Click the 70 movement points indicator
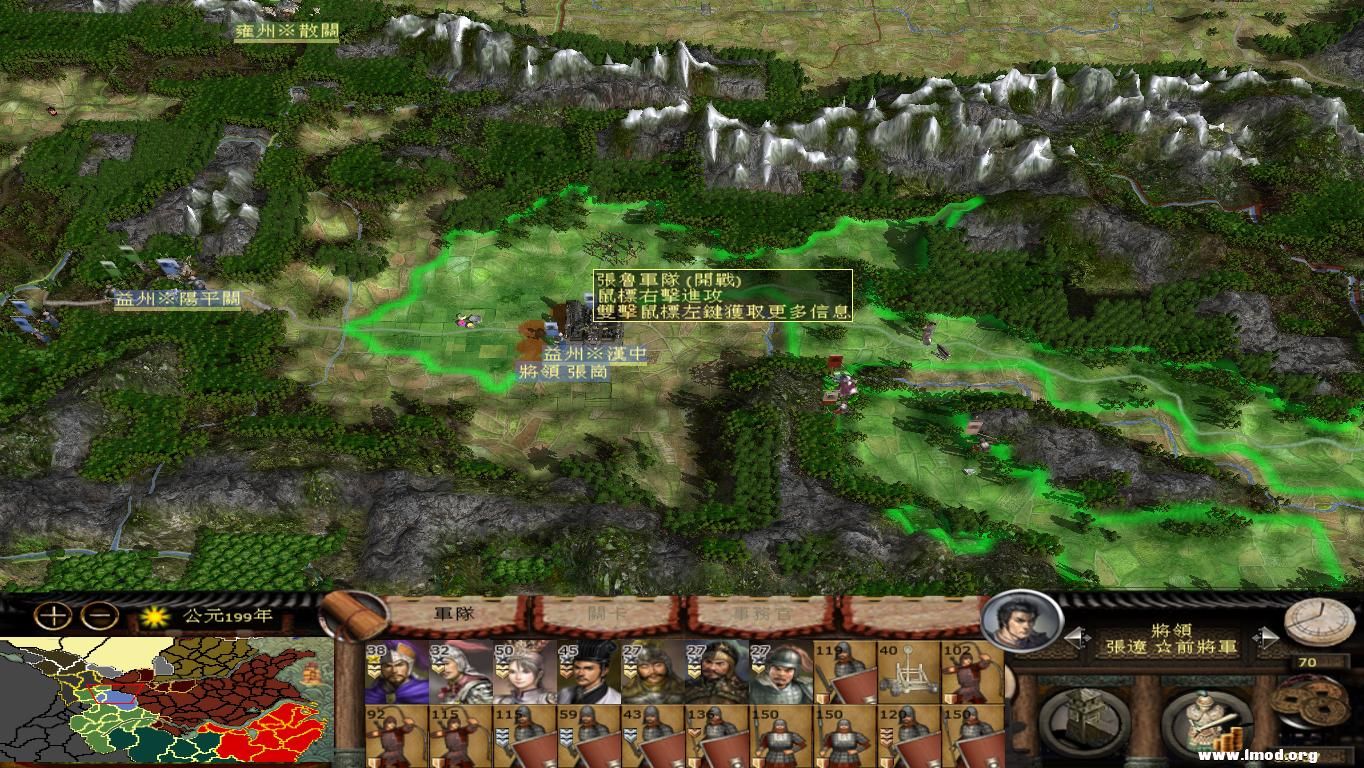Screen dimensions: 1364x768 [1307, 660]
